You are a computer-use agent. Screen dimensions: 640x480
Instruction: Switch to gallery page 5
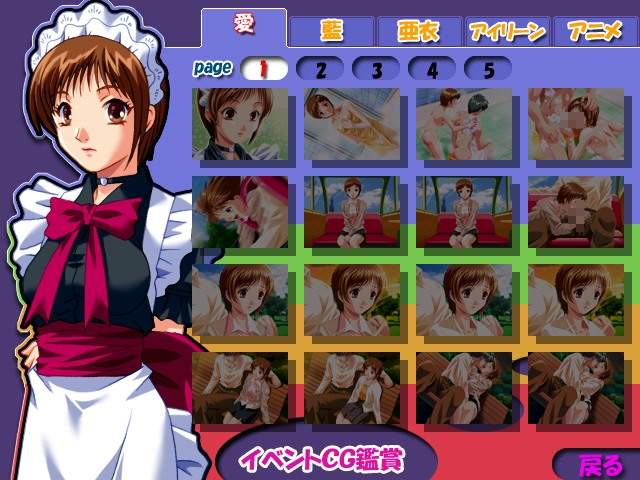[487, 69]
